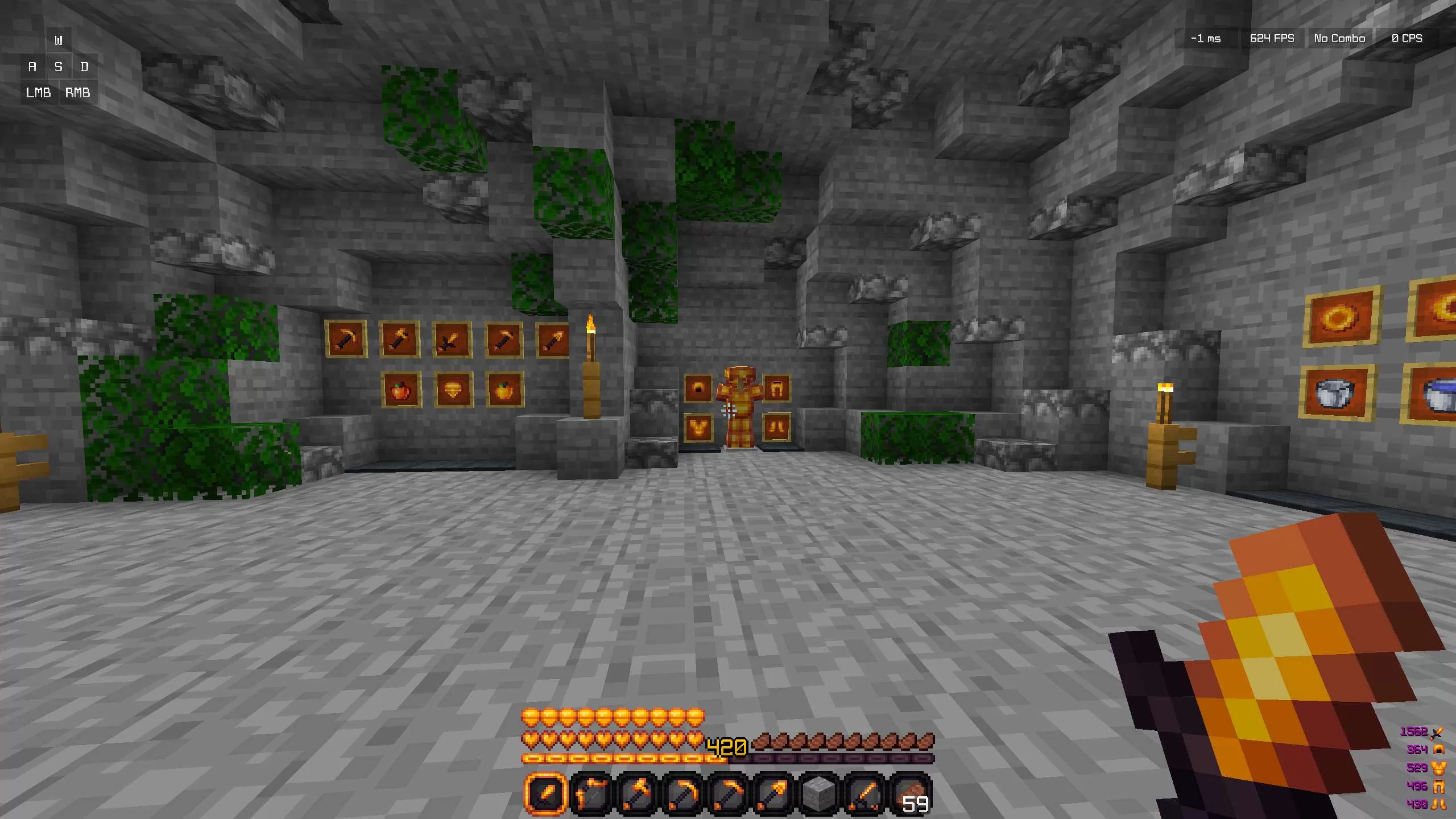Click the framed helmet left of the armor stand

pyautogui.click(x=698, y=389)
